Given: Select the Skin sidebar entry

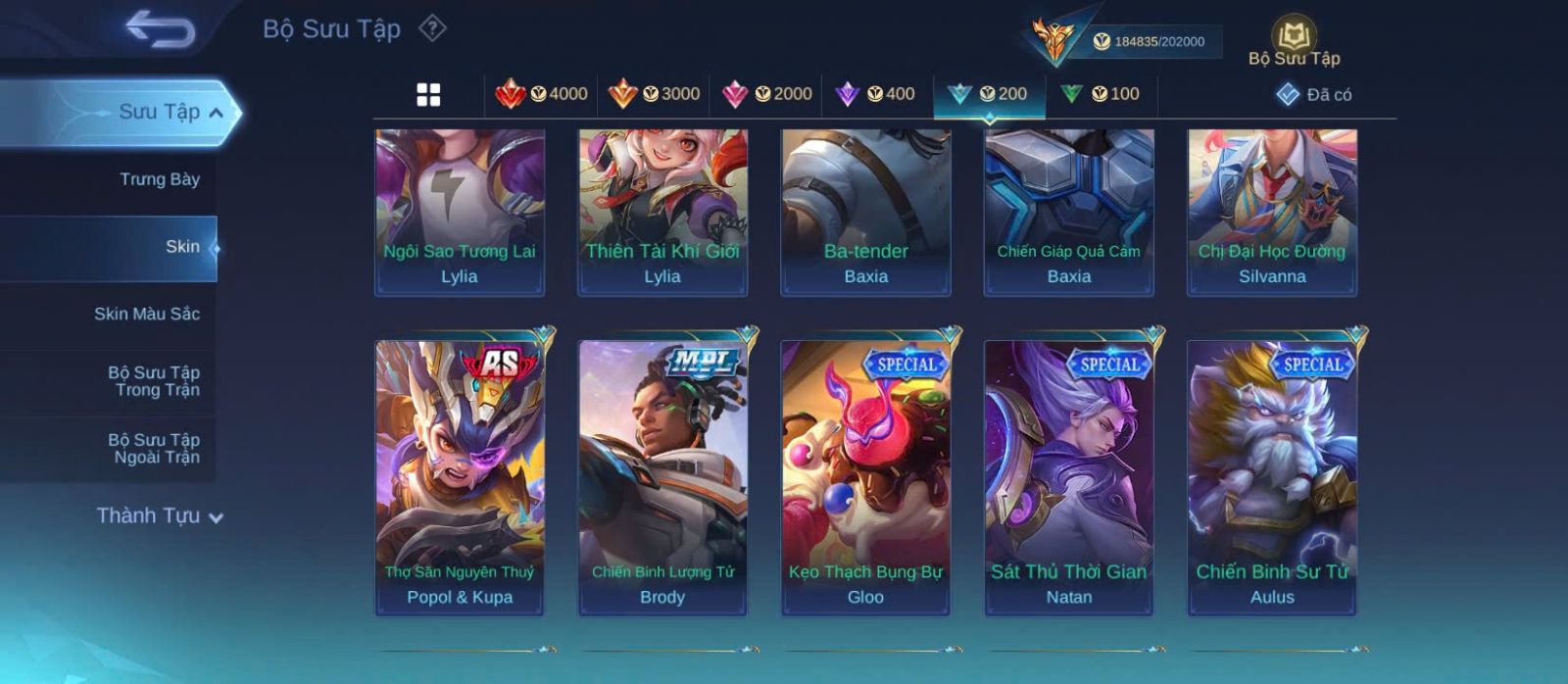Looking at the screenshot, I should click(182, 247).
